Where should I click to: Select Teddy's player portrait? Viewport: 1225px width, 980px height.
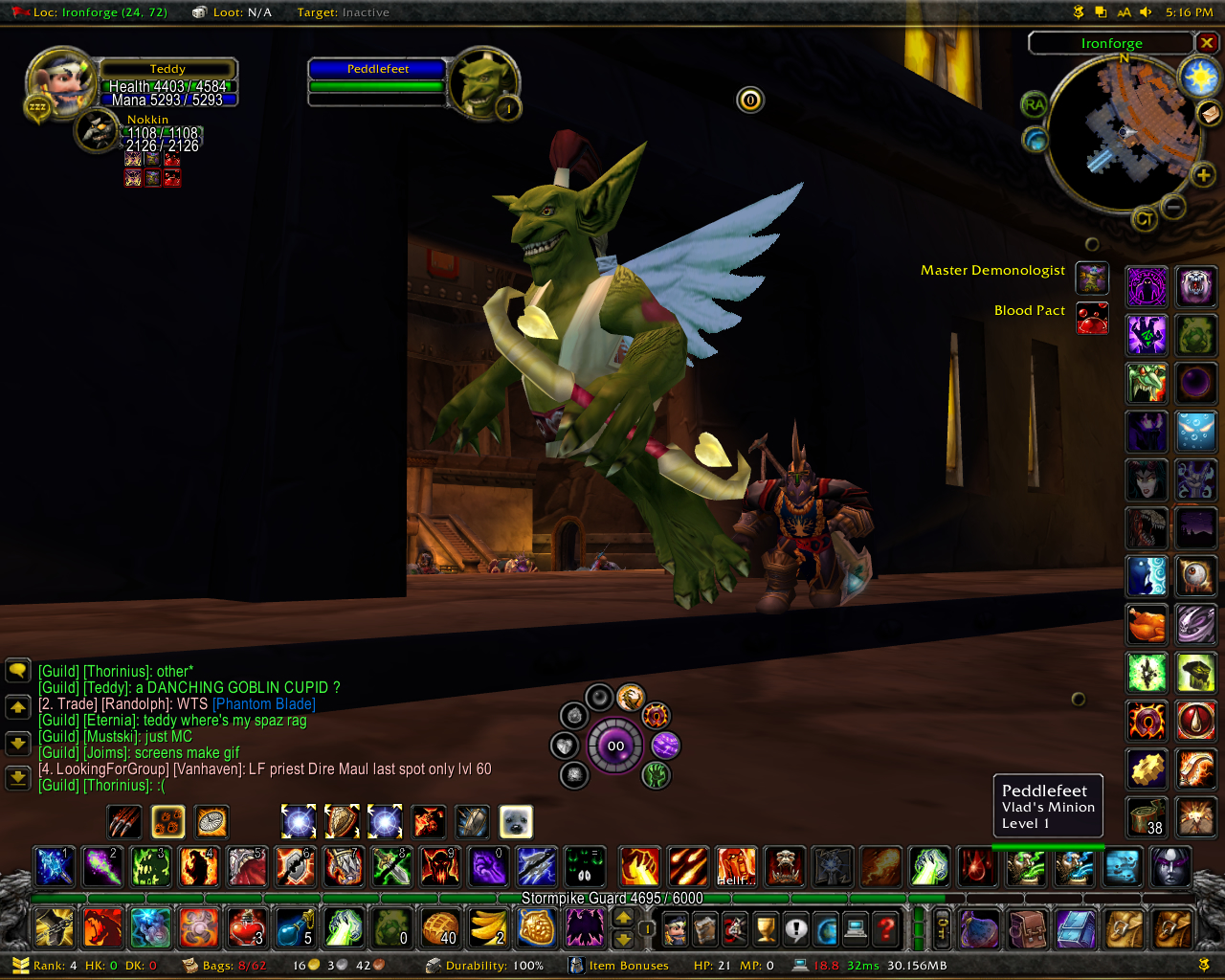pos(62,81)
